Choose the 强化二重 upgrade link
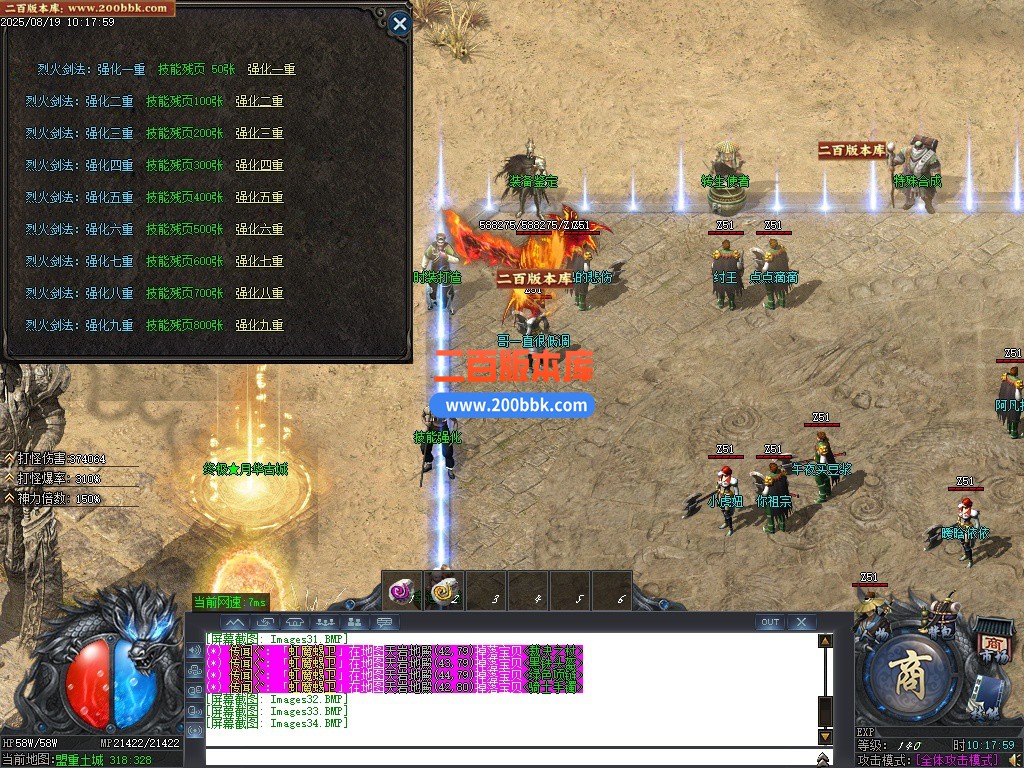This screenshot has height=768, width=1024. (x=259, y=101)
